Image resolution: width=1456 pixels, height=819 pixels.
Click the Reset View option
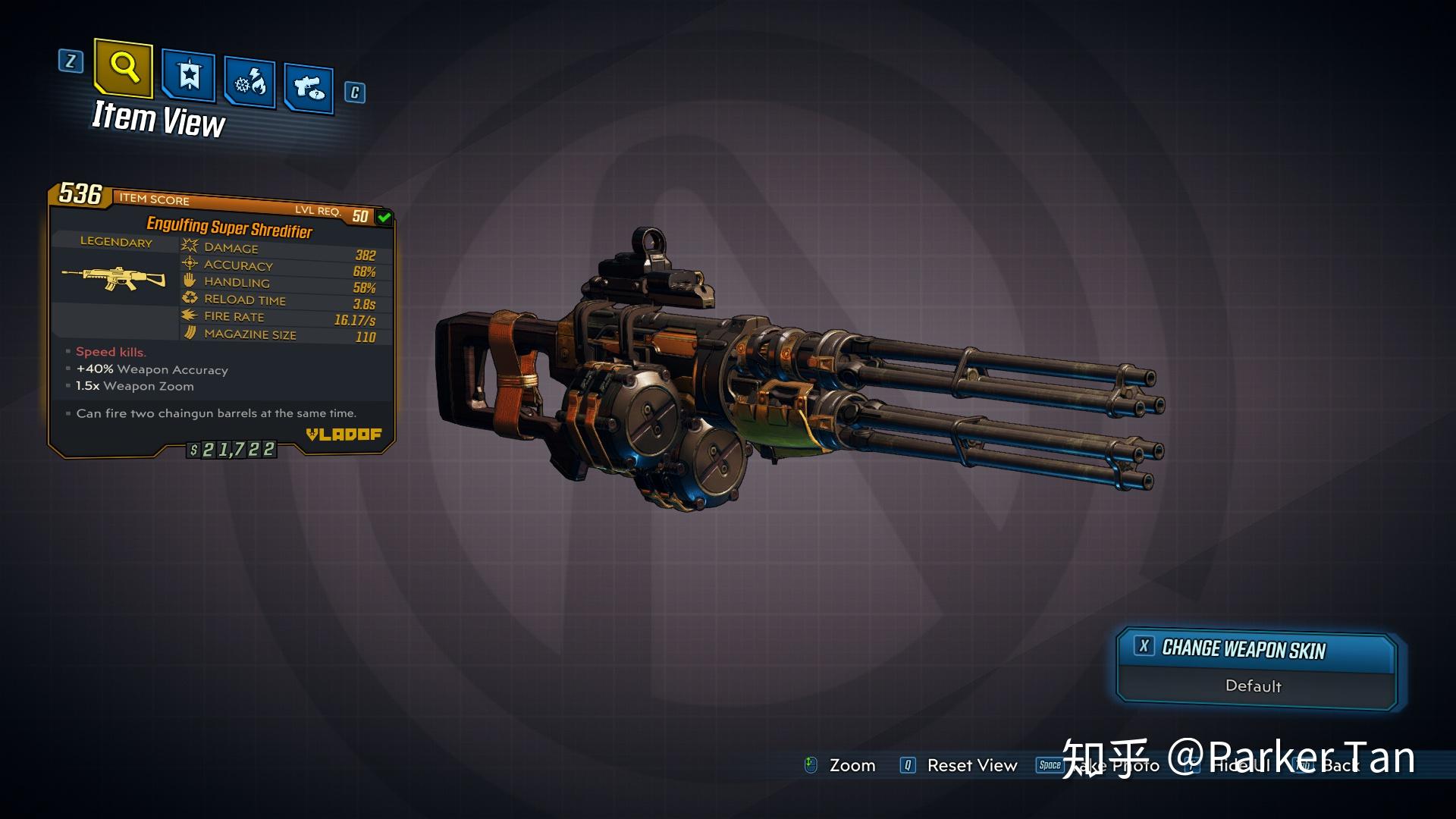[971, 765]
